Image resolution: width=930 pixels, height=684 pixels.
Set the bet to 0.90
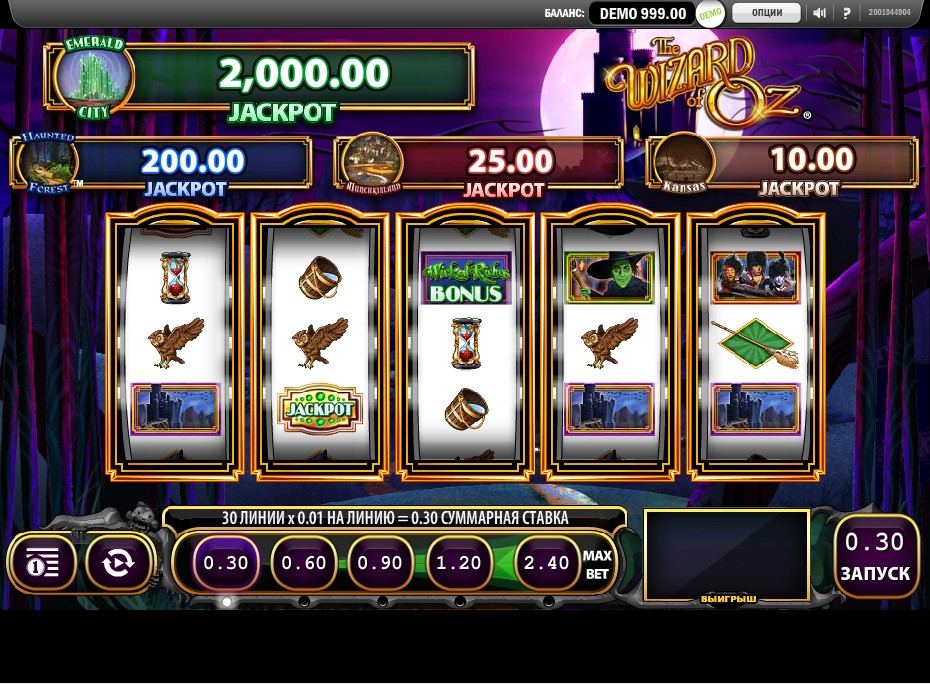[381, 563]
